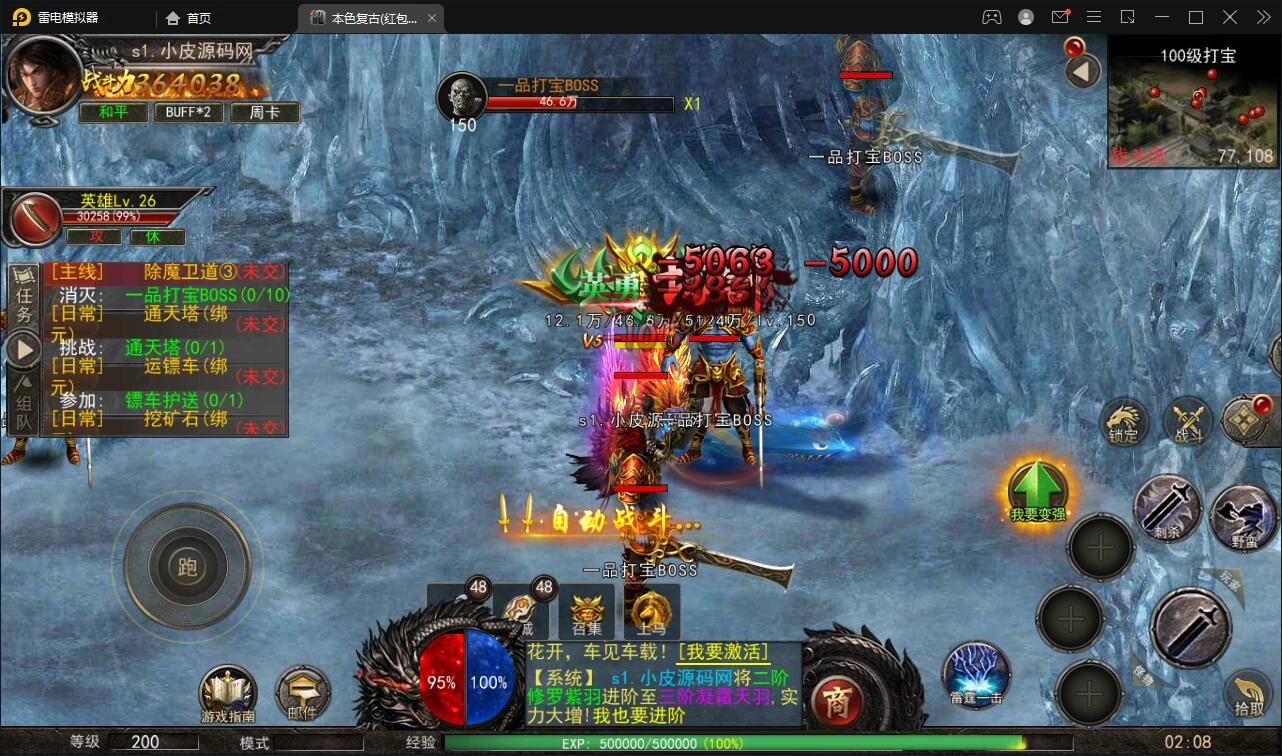This screenshot has width=1282, height=756.
Task: Use the 刺杀 sword skill
Action: [x=1168, y=508]
